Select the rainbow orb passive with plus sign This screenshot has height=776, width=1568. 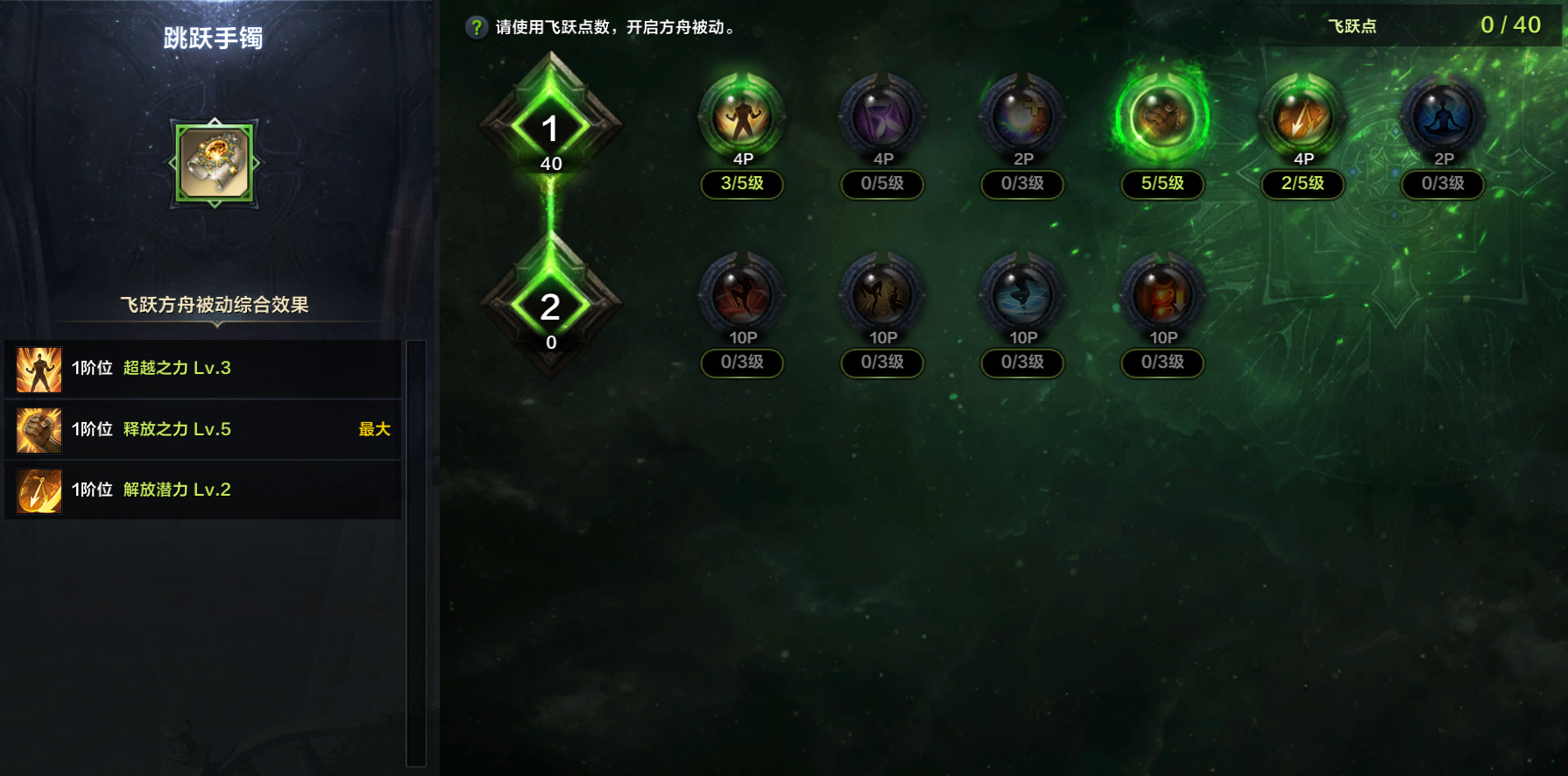tap(1022, 118)
